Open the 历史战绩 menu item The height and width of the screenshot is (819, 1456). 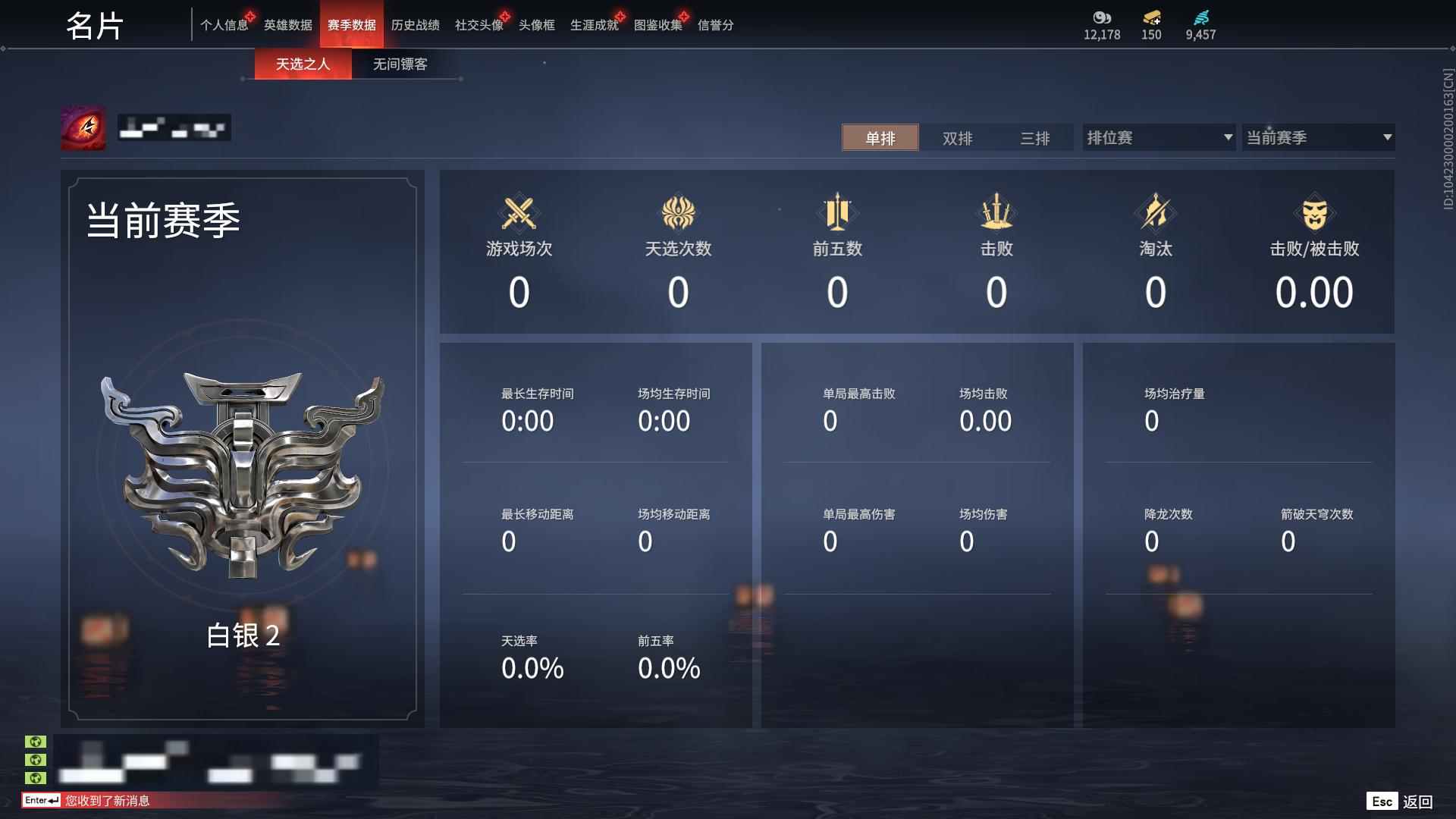(x=414, y=25)
